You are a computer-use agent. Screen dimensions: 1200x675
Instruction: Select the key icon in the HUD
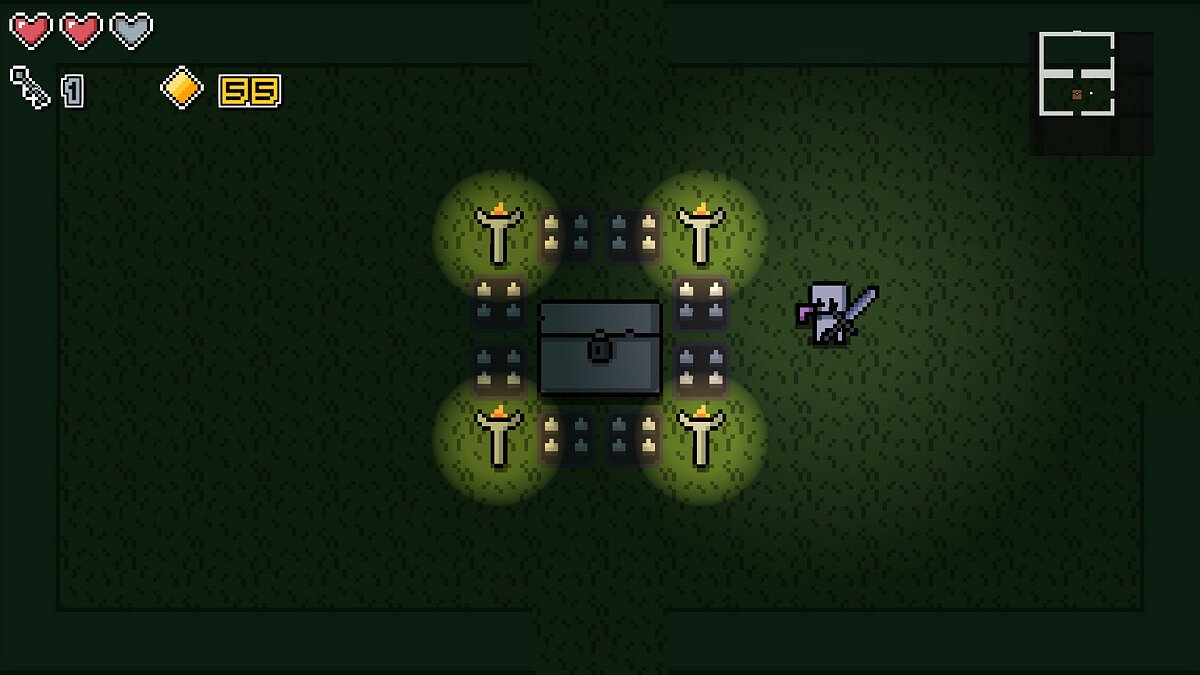pyautogui.click(x=30, y=88)
